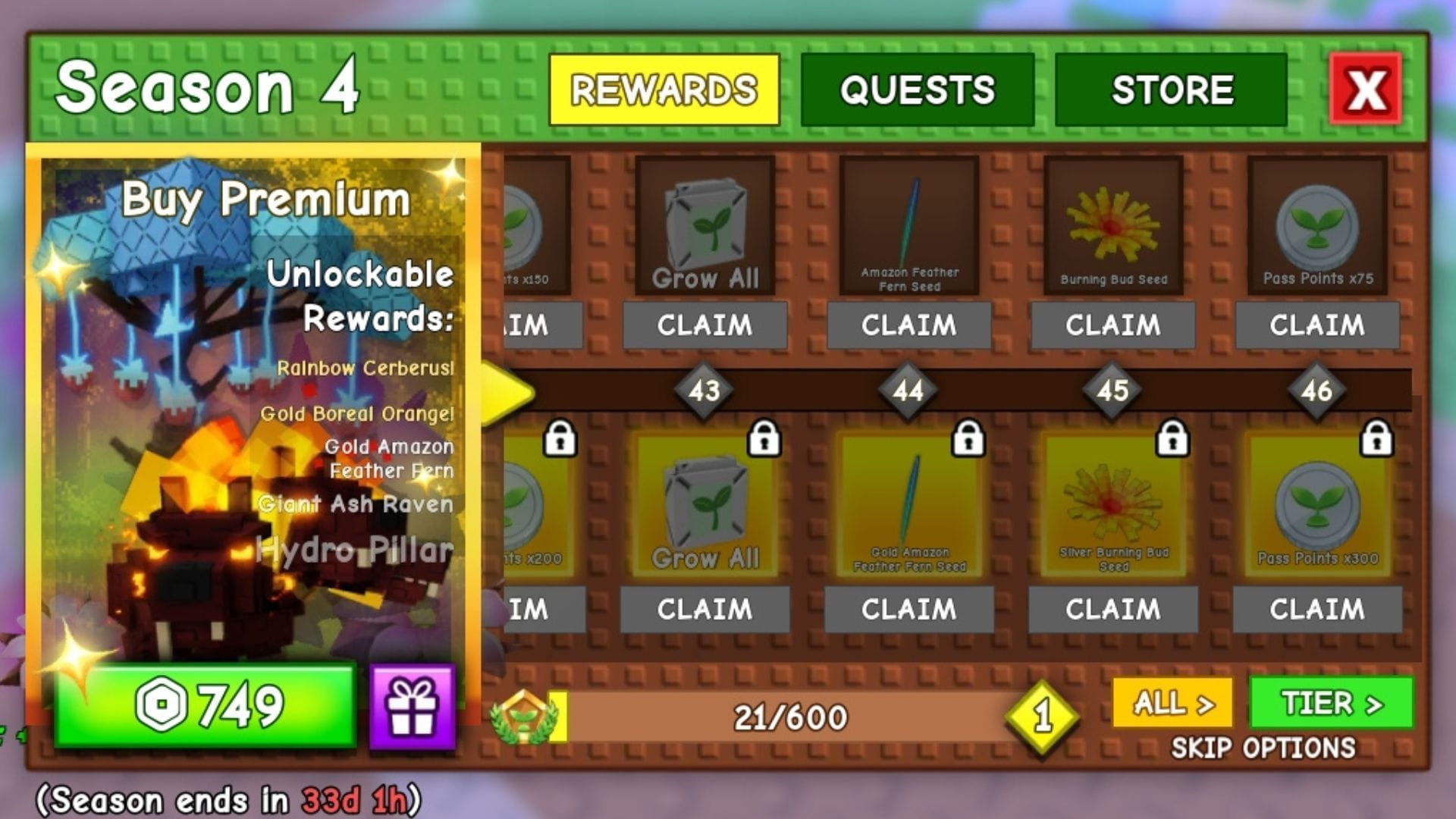Claim the free Amazon Feather Fern Seed
Image resolution: width=1456 pixels, height=819 pixels.
pos(908,325)
